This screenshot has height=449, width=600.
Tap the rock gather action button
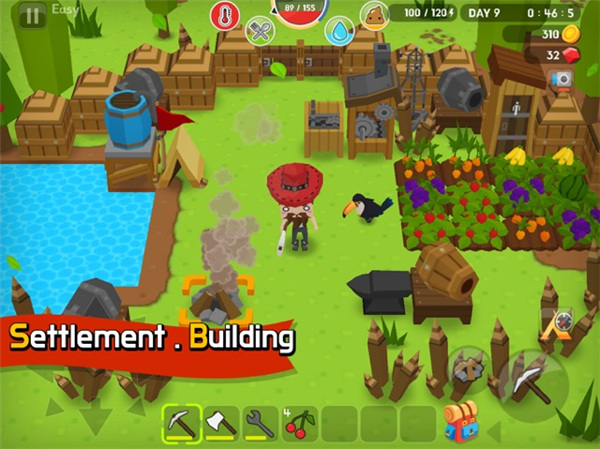(467, 367)
